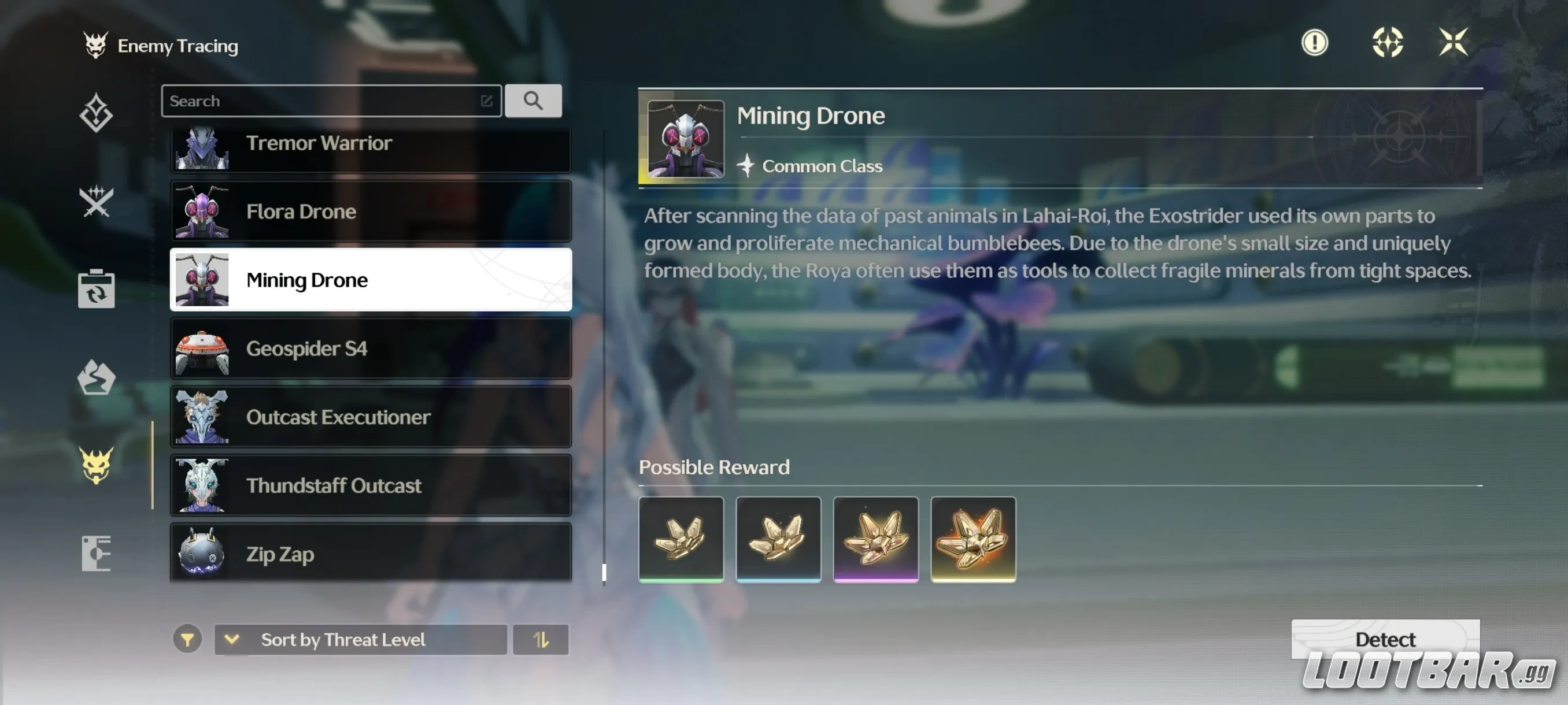The width and height of the screenshot is (1568, 705).
Task: Open the Enemy Tracing dragon icon header
Action: click(x=96, y=44)
